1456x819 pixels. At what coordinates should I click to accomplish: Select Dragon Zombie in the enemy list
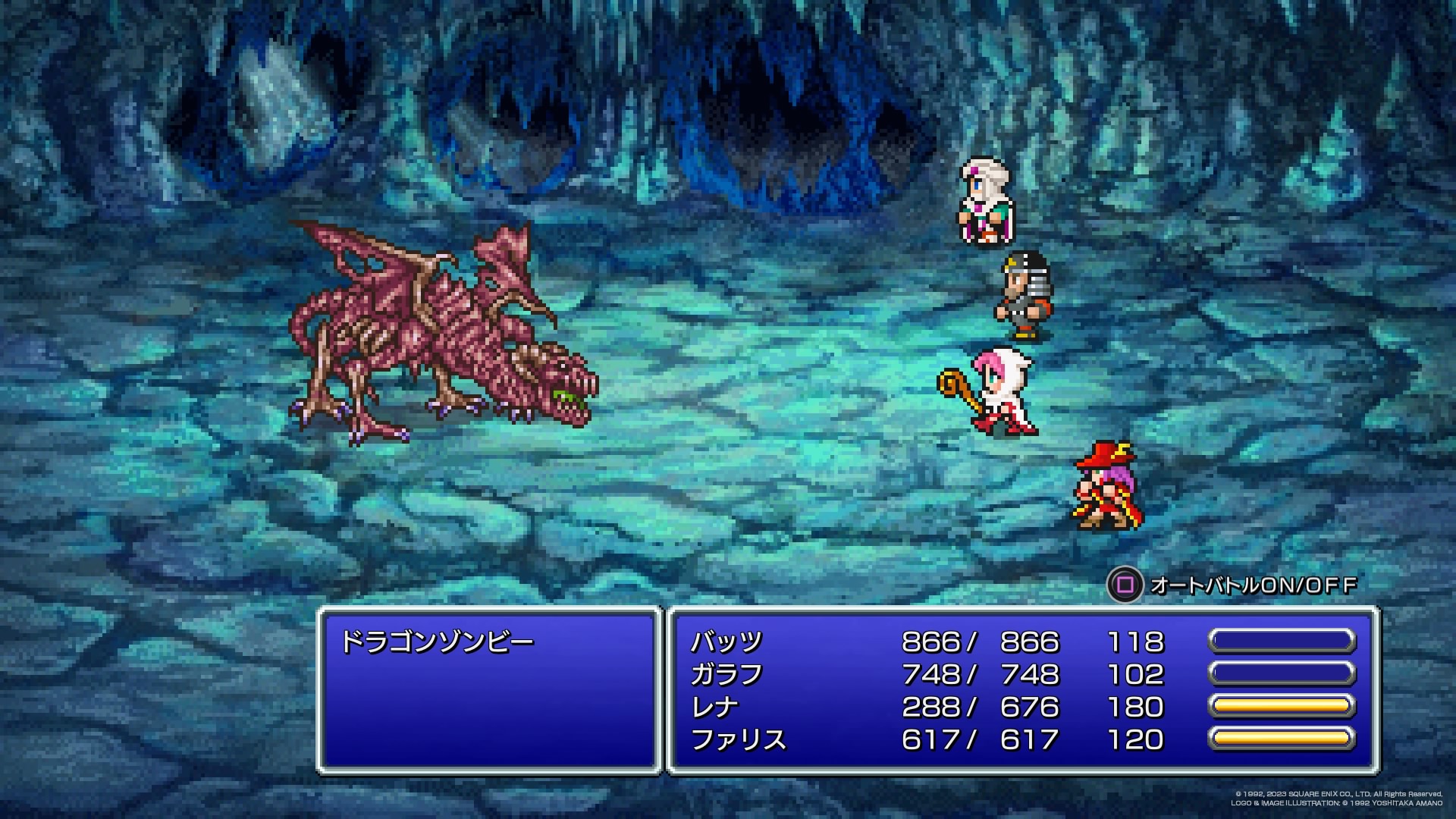tap(437, 642)
